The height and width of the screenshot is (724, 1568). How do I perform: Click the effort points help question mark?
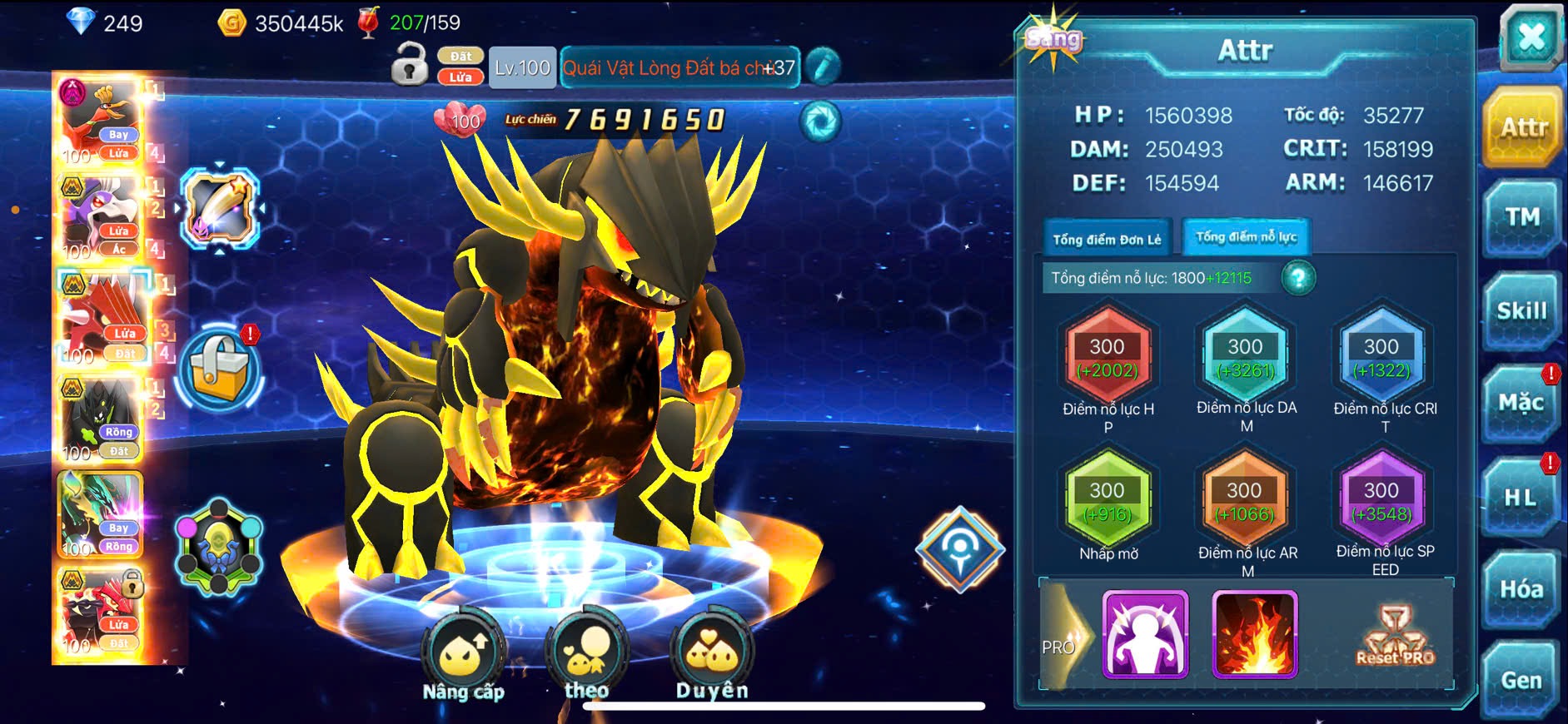tap(1298, 278)
